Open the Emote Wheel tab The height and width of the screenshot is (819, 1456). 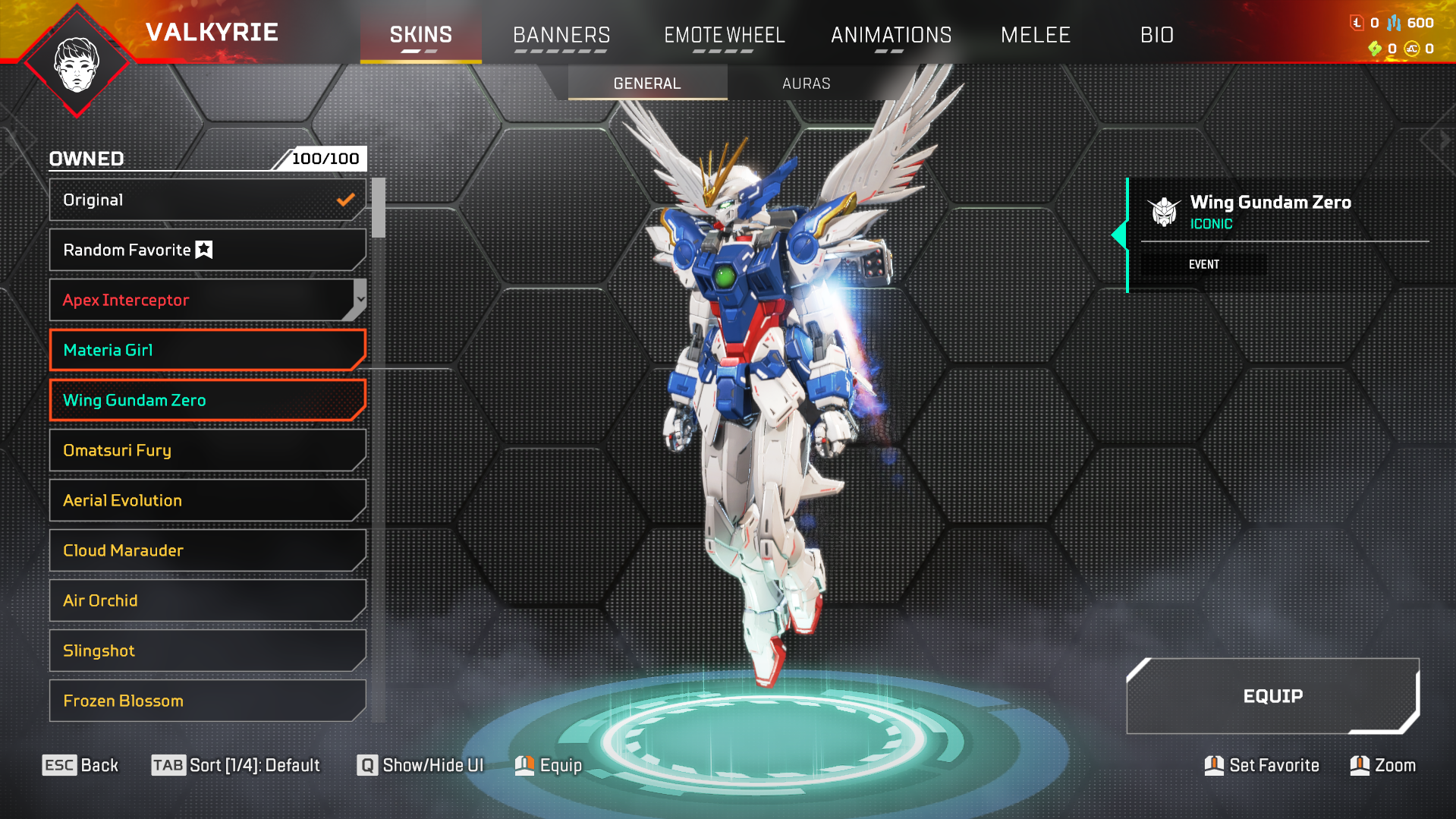(724, 35)
